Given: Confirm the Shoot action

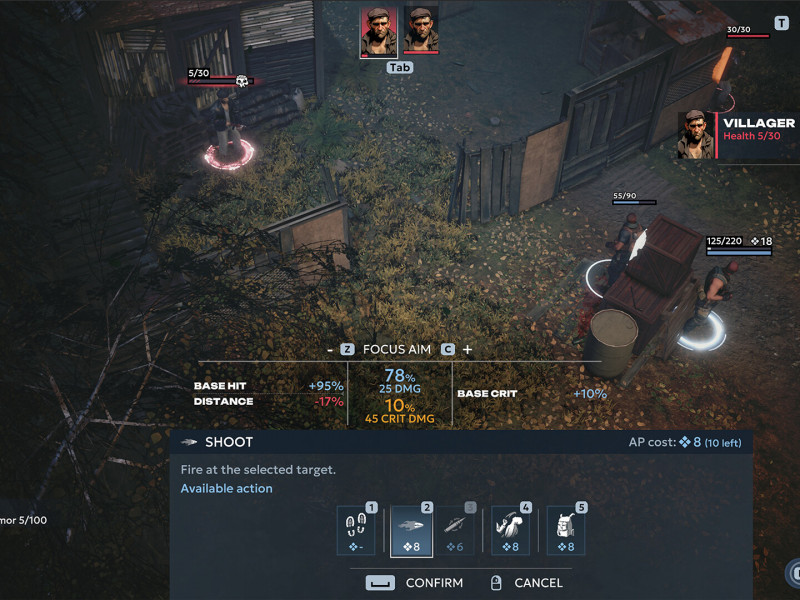Looking at the screenshot, I should 416,583.
